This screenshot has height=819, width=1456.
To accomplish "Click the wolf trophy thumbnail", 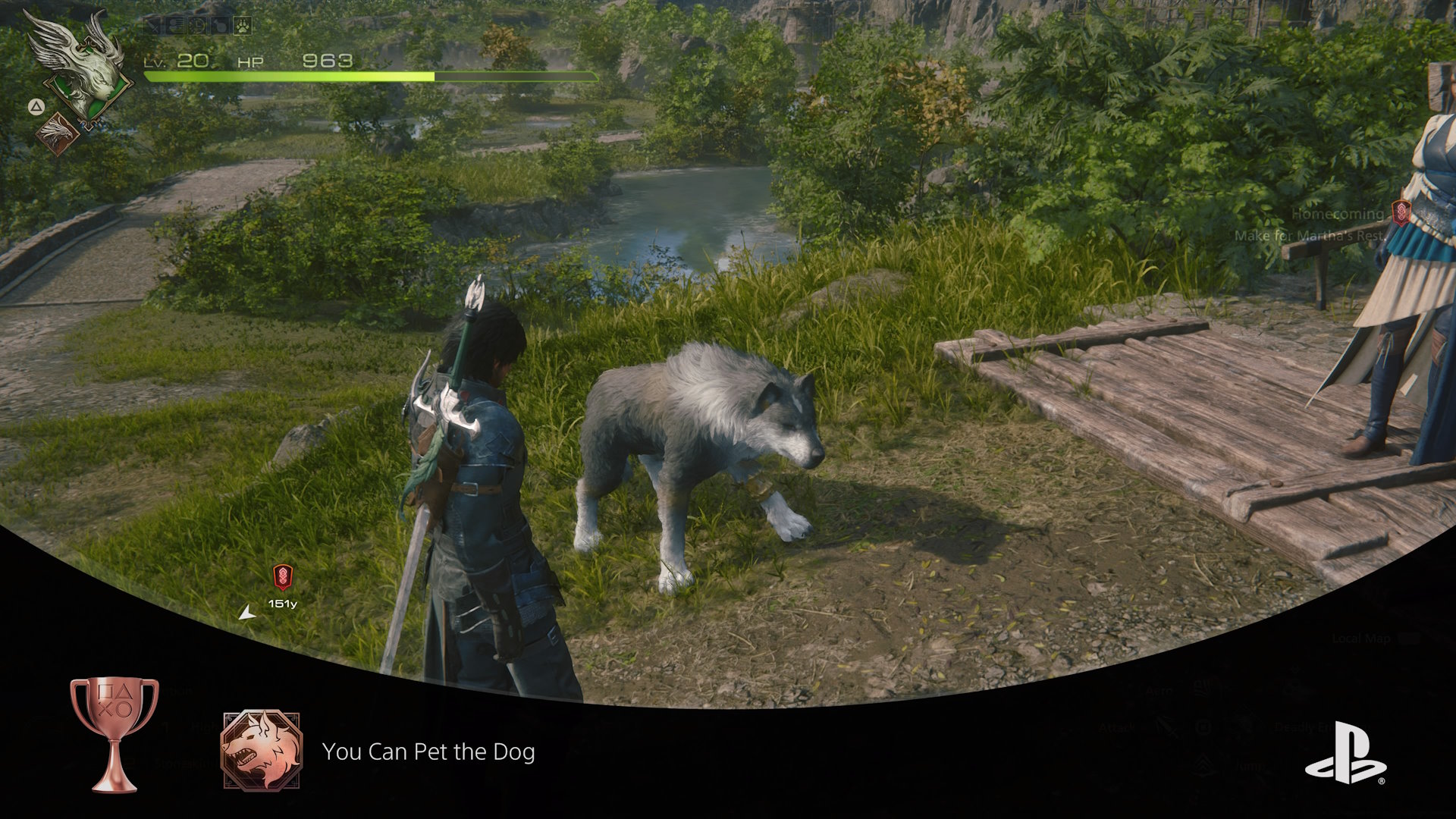I will (261, 751).
